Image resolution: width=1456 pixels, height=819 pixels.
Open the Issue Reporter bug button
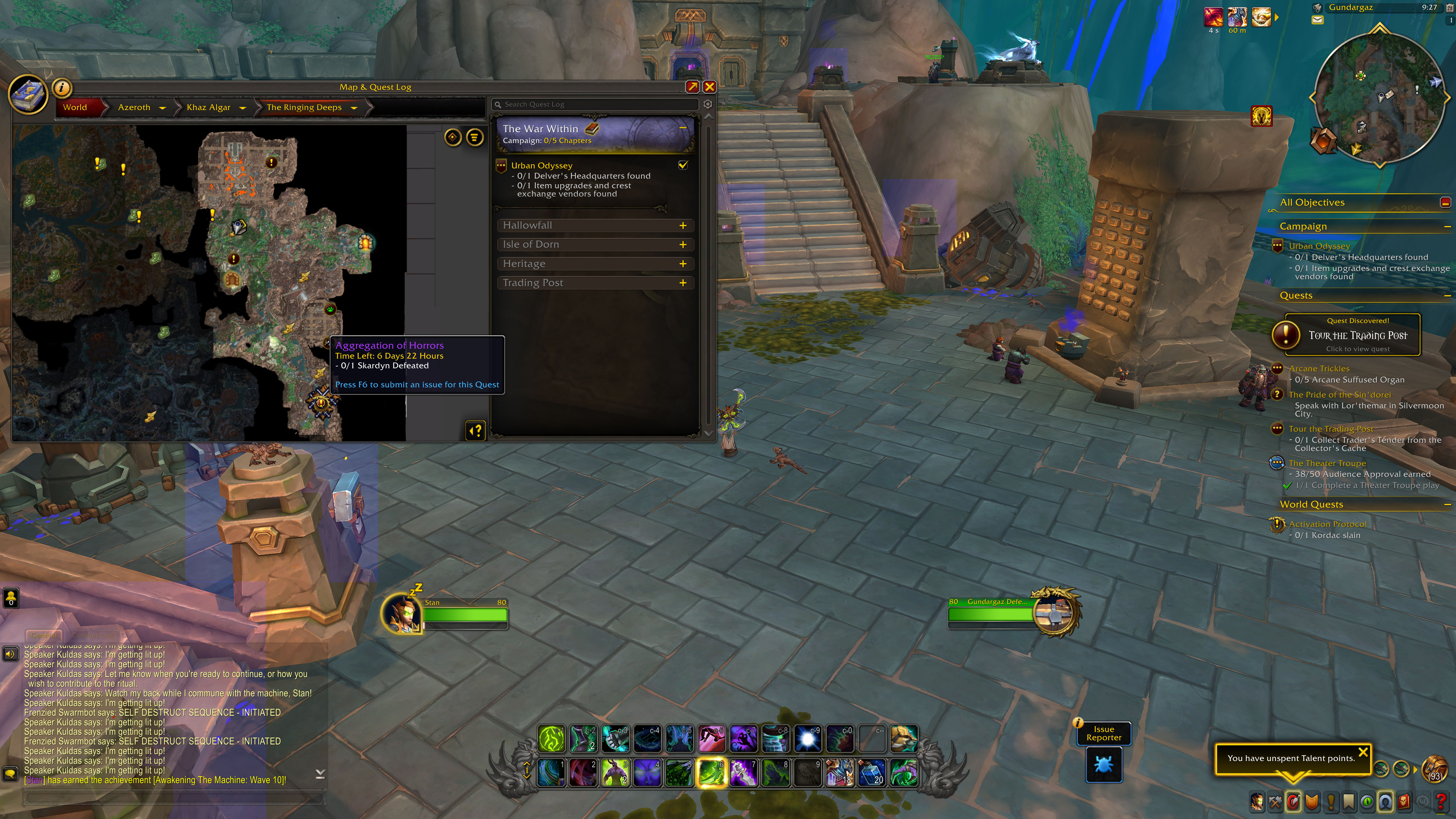click(1103, 764)
